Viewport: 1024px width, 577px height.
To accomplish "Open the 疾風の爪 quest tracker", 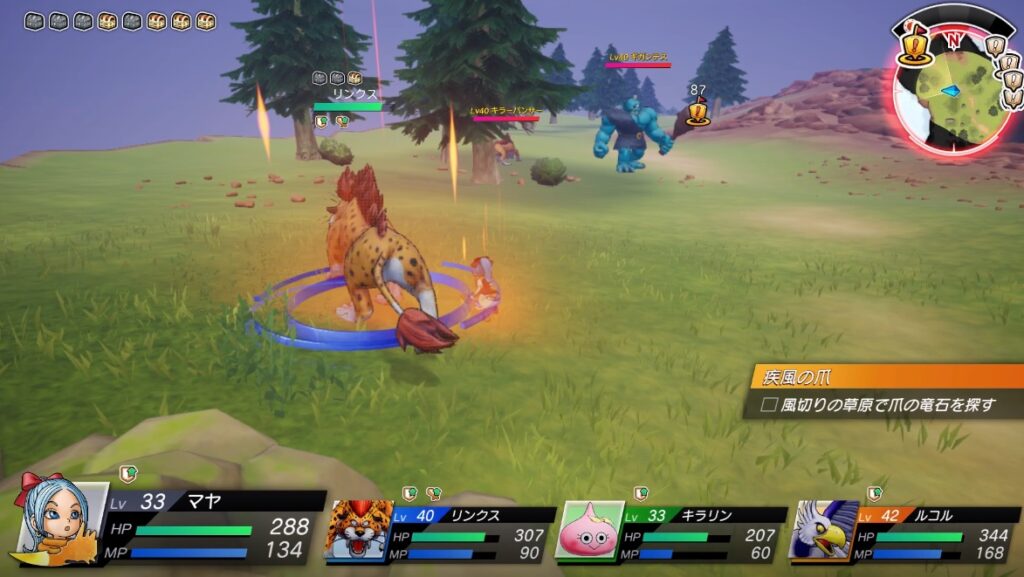I will (x=885, y=378).
